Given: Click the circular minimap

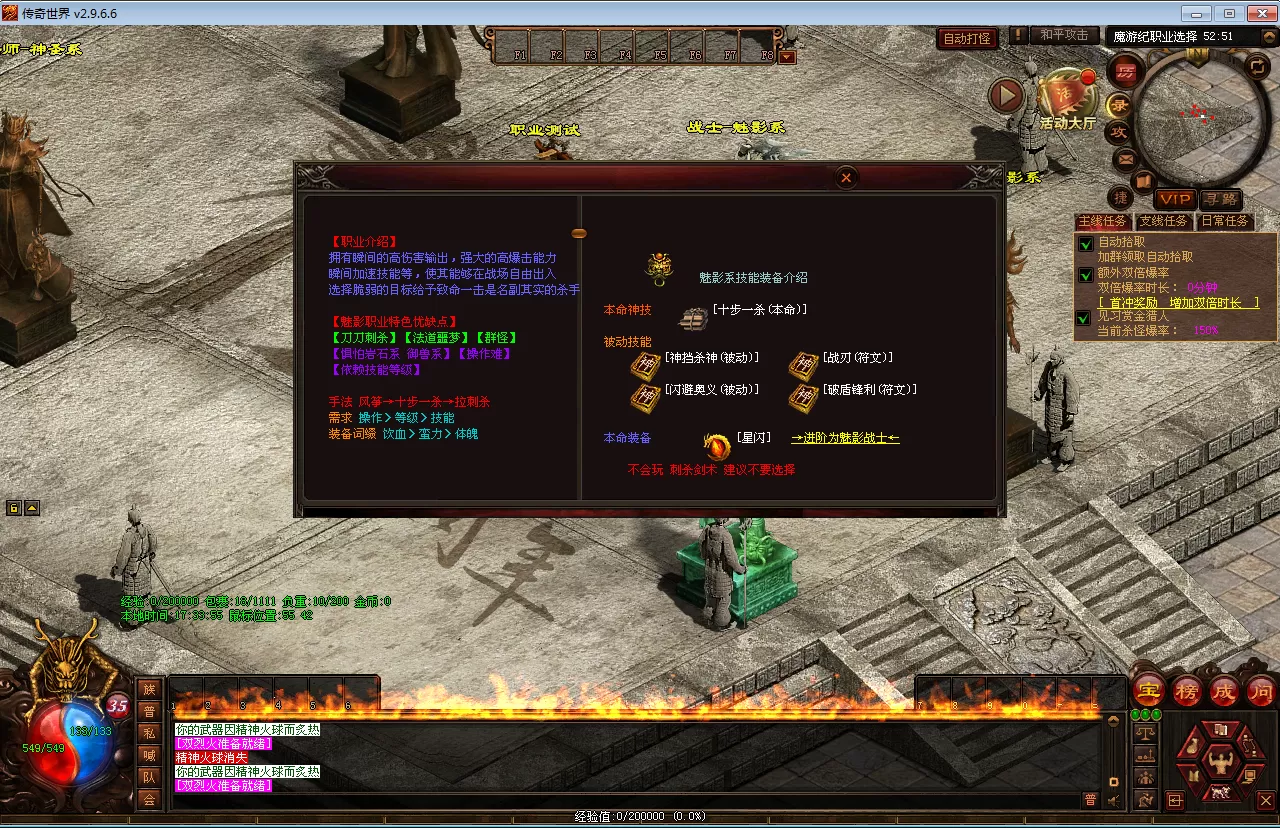Looking at the screenshot, I should click(1191, 115).
